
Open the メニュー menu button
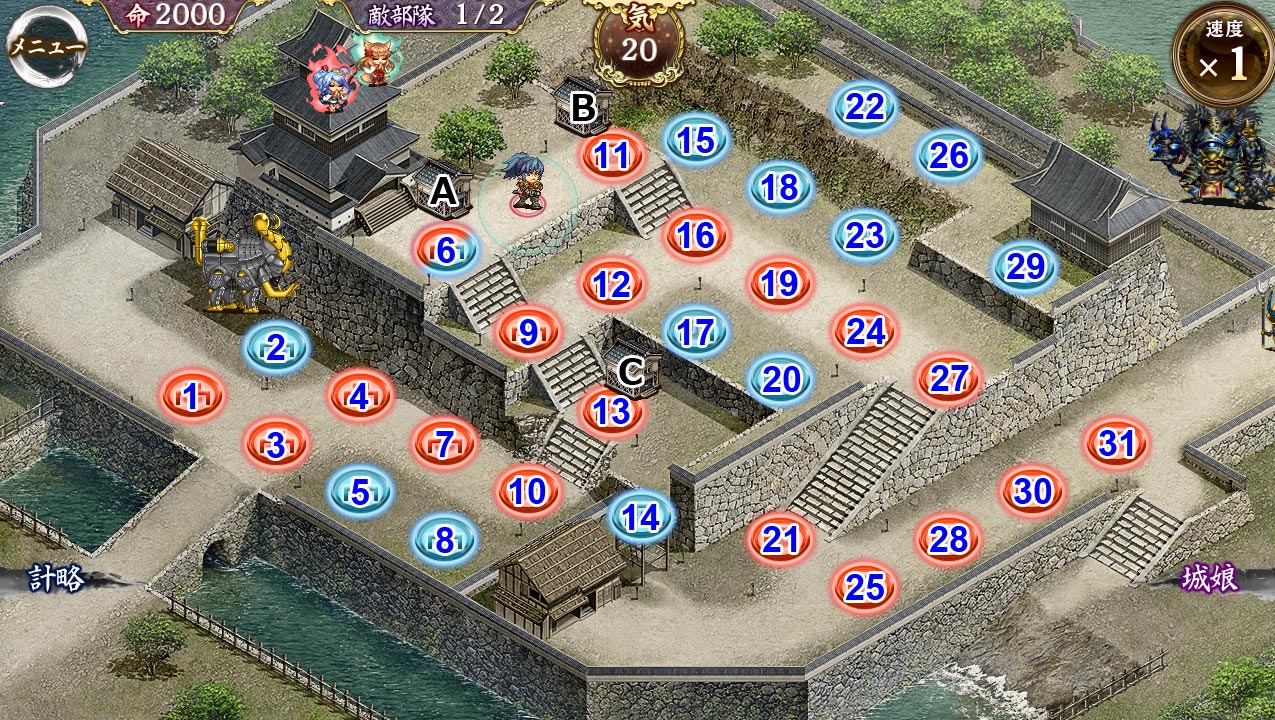pyautogui.click(x=47, y=46)
